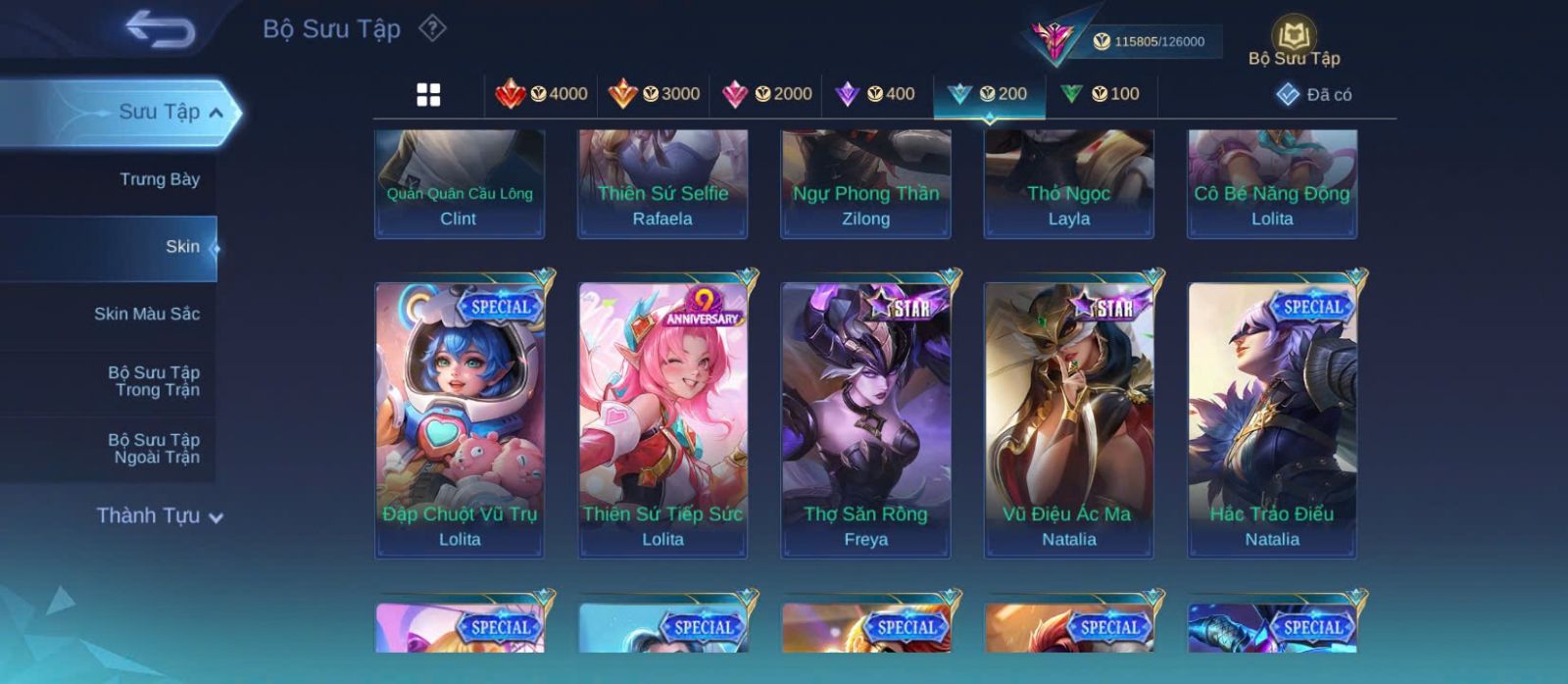Image resolution: width=1568 pixels, height=684 pixels.
Task: Open Bộ Sưu Tập Ngoài Trận
Action: (x=153, y=449)
